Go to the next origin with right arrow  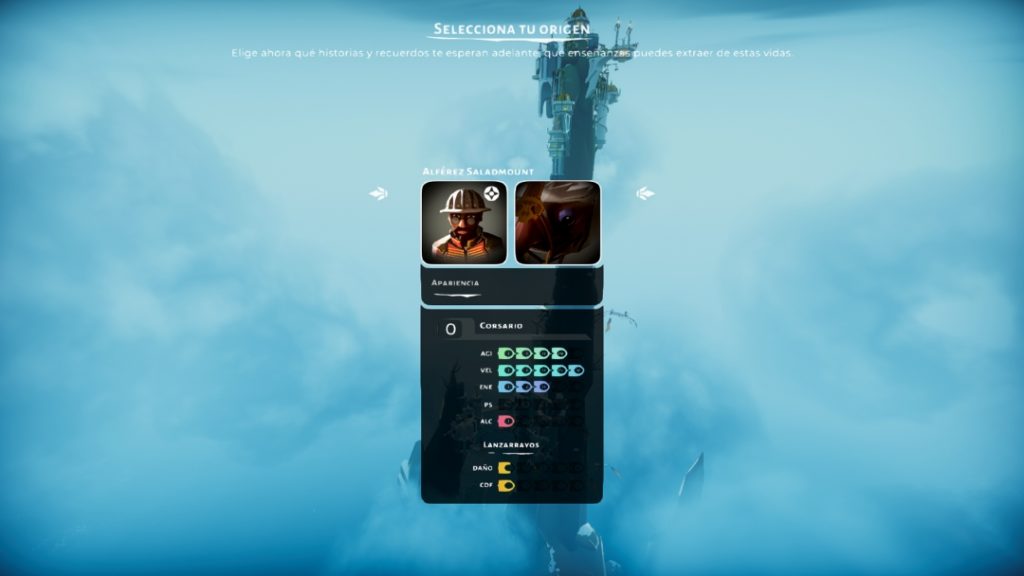click(x=645, y=194)
